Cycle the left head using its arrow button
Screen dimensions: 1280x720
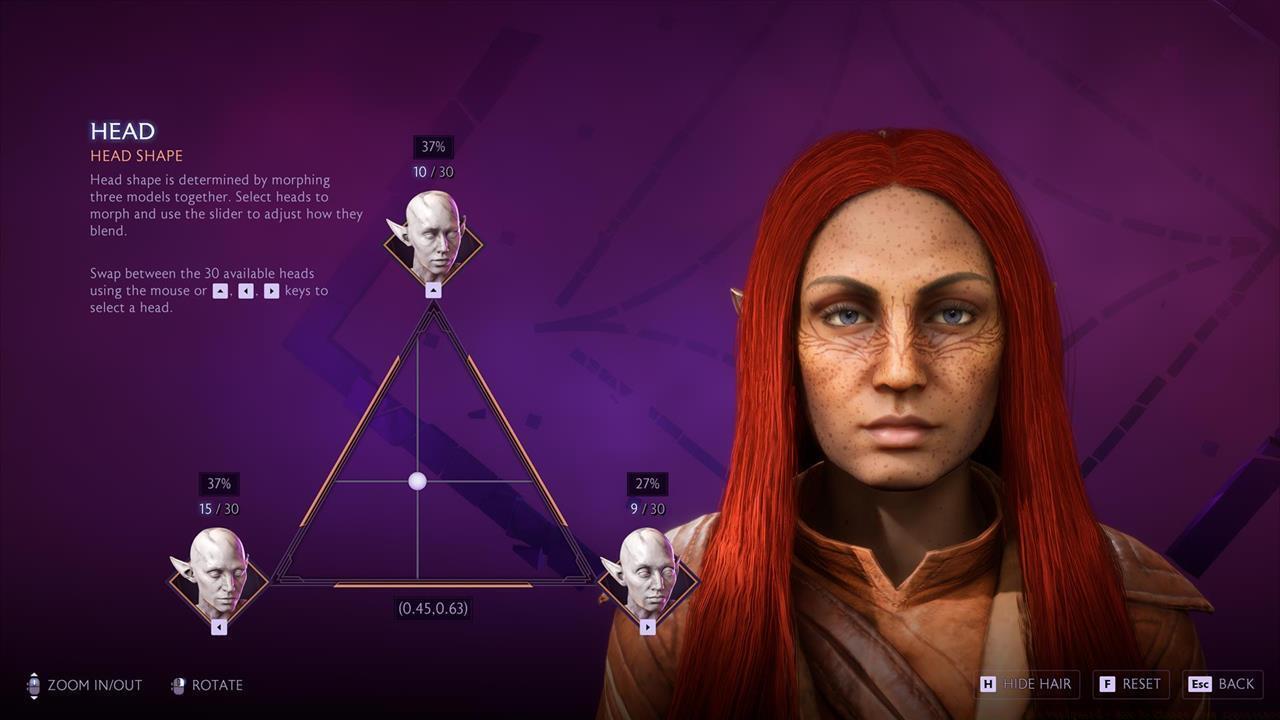pos(217,626)
